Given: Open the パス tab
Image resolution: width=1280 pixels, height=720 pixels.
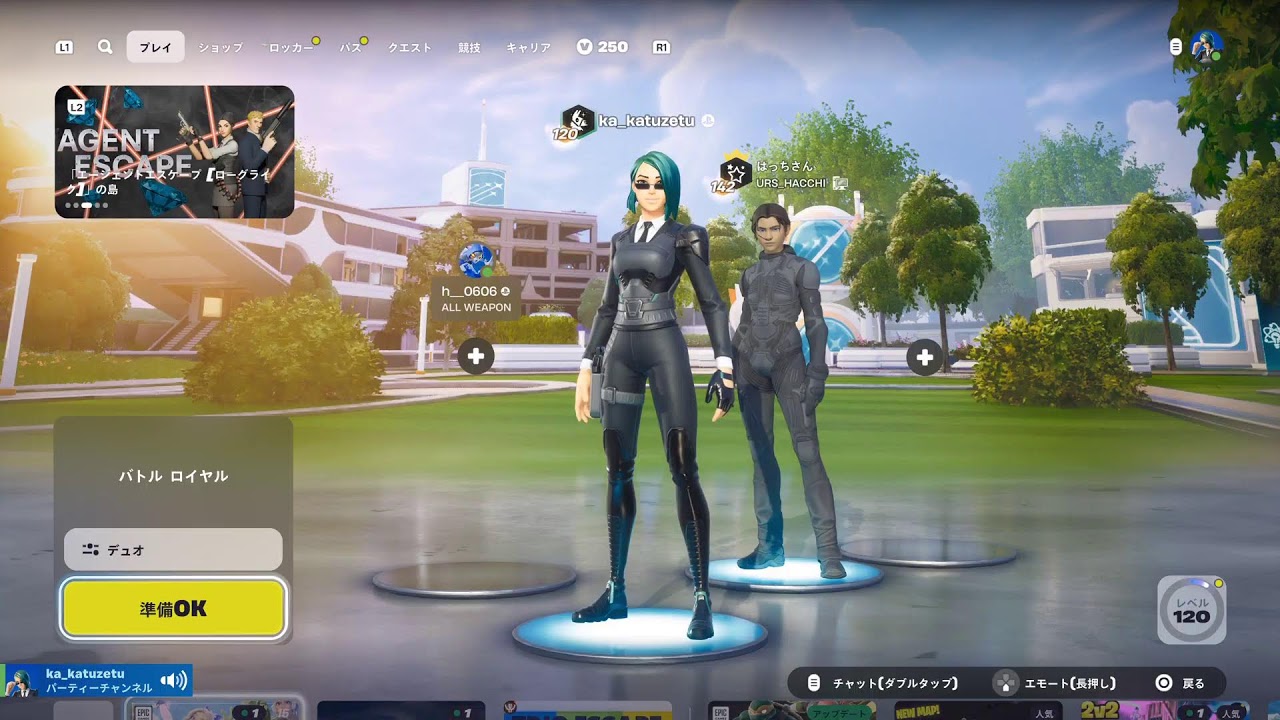Looking at the screenshot, I should pyautogui.click(x=351, y=47).
